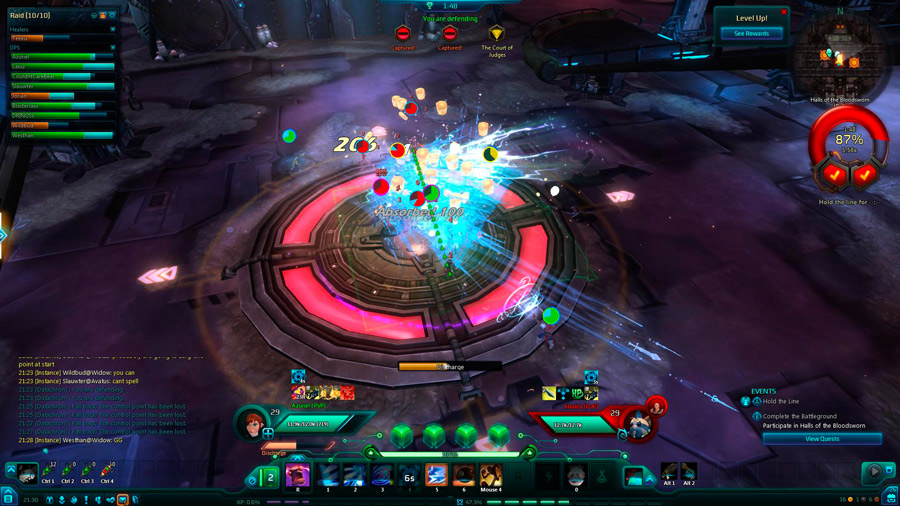This screenshot has width=900, height=506.
Task: Activate the ability bound to Mouse 4
Action: click(x=490, y=475)
